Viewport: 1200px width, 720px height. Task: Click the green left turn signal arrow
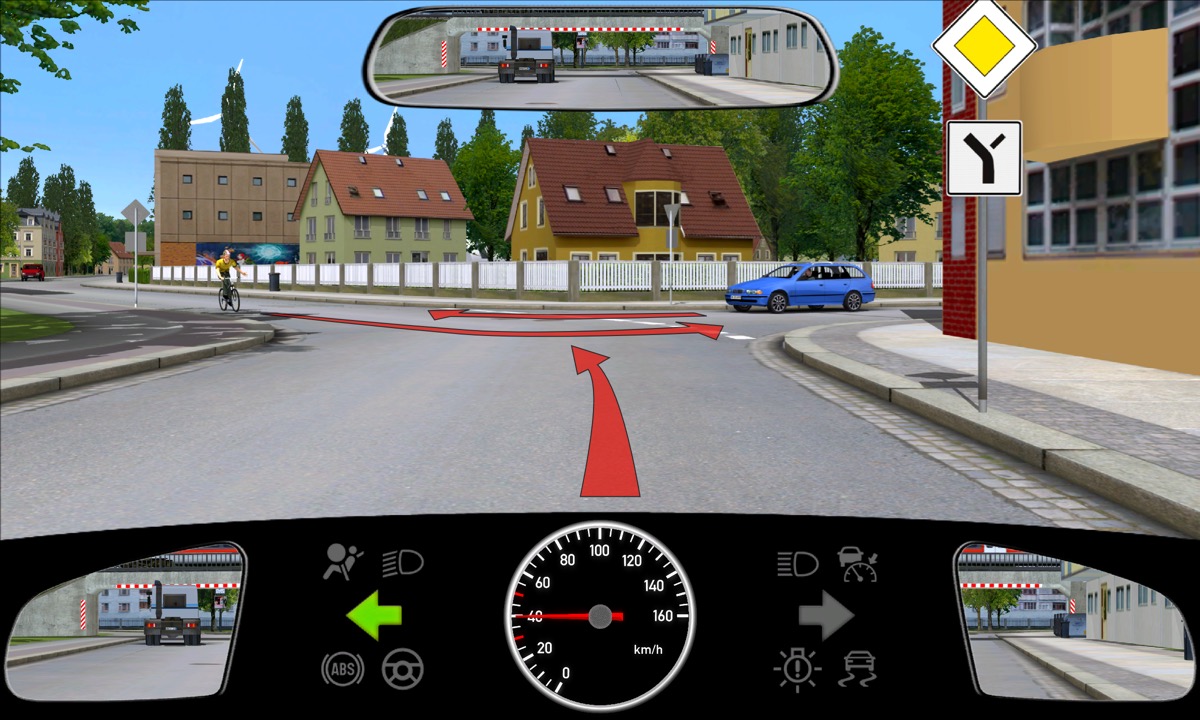coord(374,615)
